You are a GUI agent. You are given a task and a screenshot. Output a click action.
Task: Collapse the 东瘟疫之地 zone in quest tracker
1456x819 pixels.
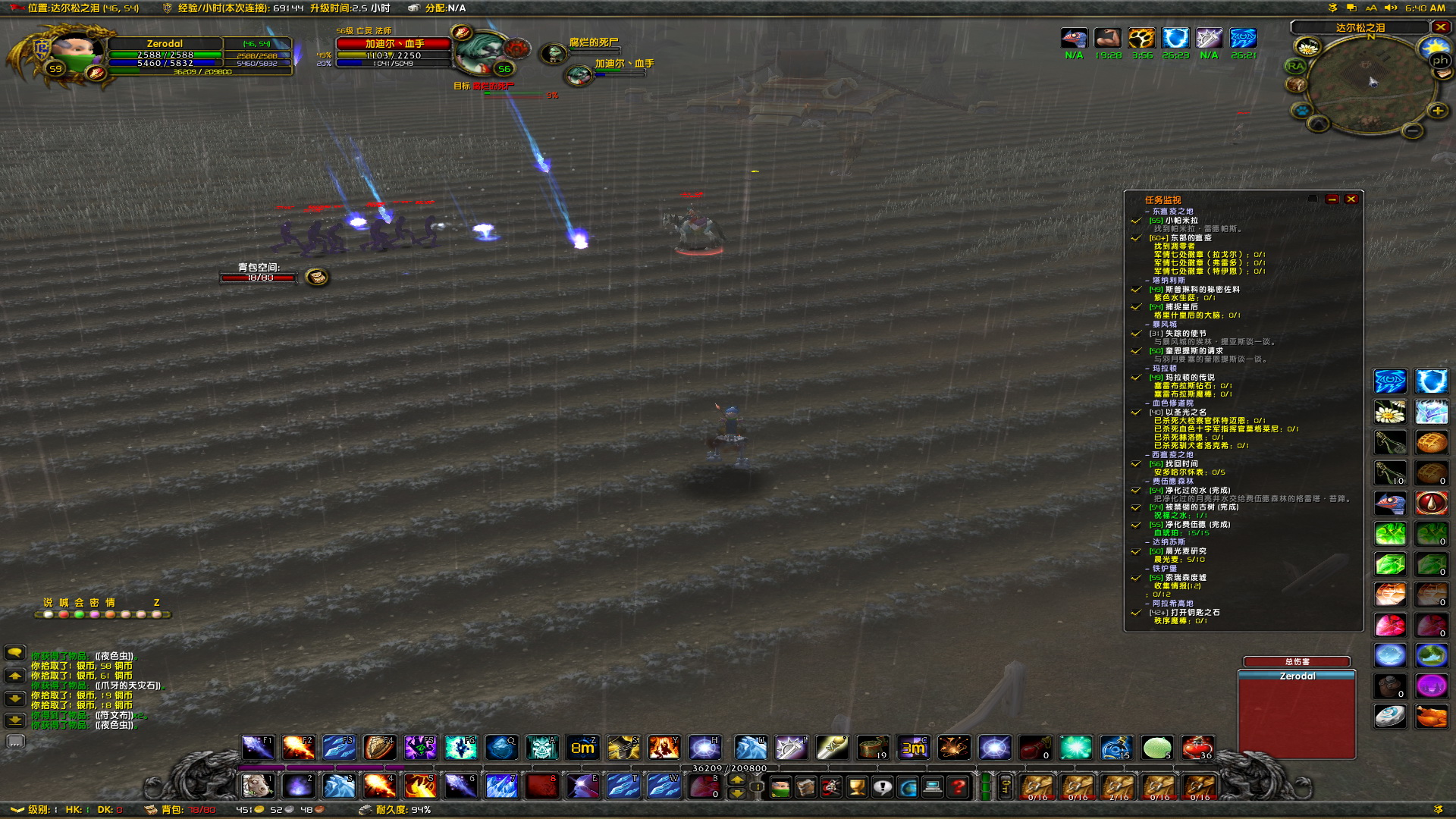point(1147,212)
